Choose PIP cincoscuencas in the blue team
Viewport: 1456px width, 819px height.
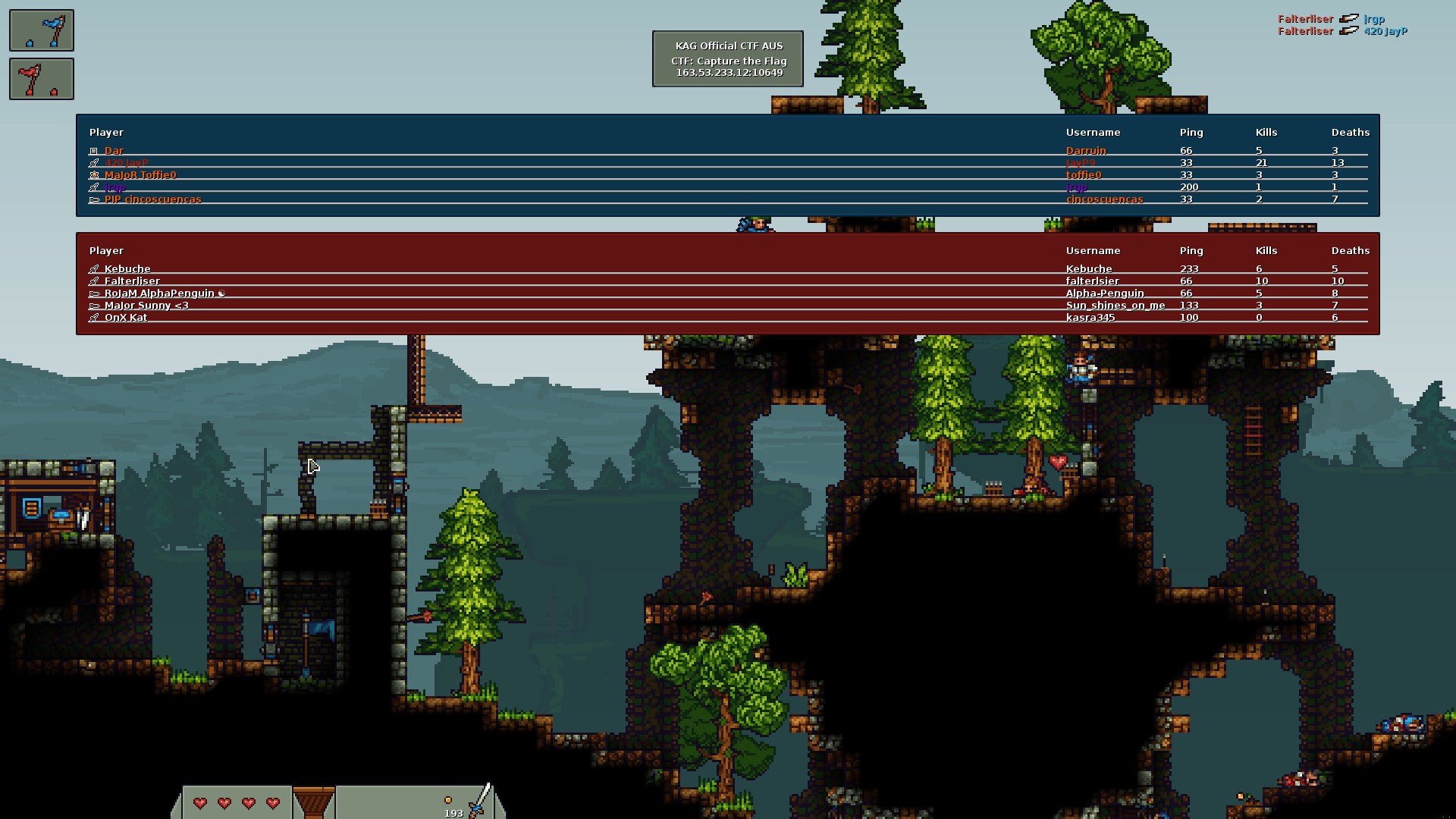pos(153,199)
